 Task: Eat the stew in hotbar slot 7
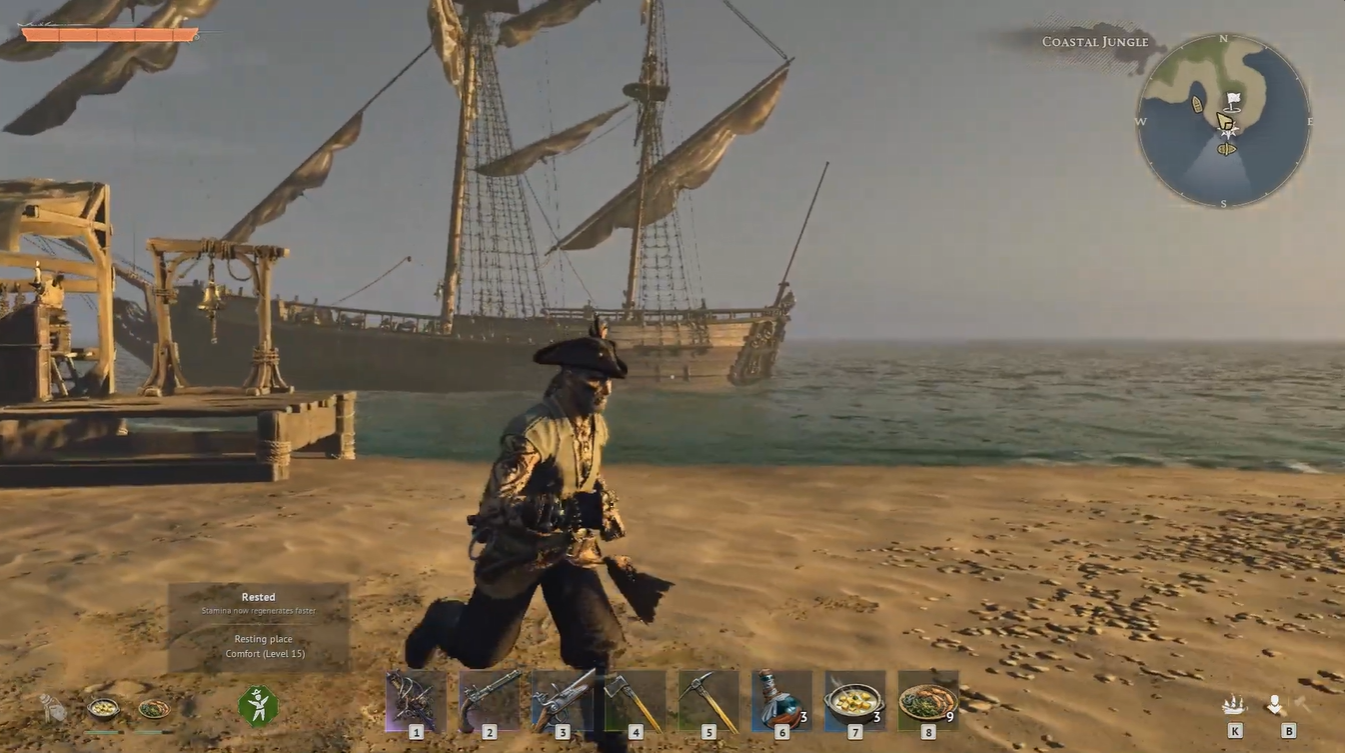pos(853,697)
